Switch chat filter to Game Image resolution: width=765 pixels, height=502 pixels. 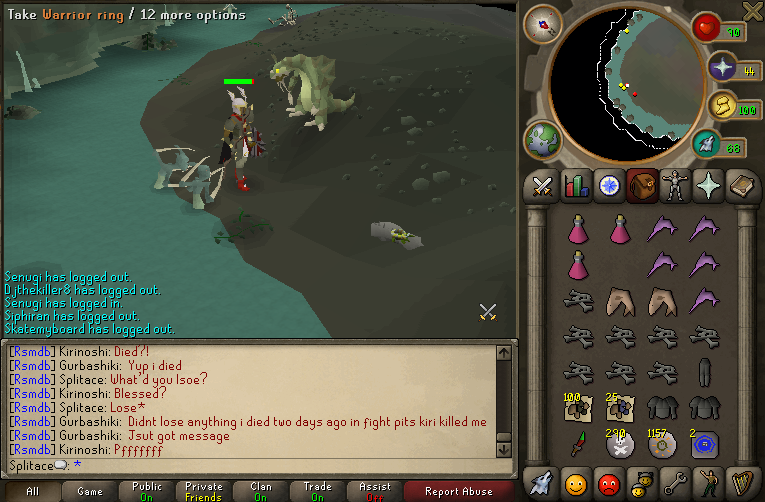90,491
